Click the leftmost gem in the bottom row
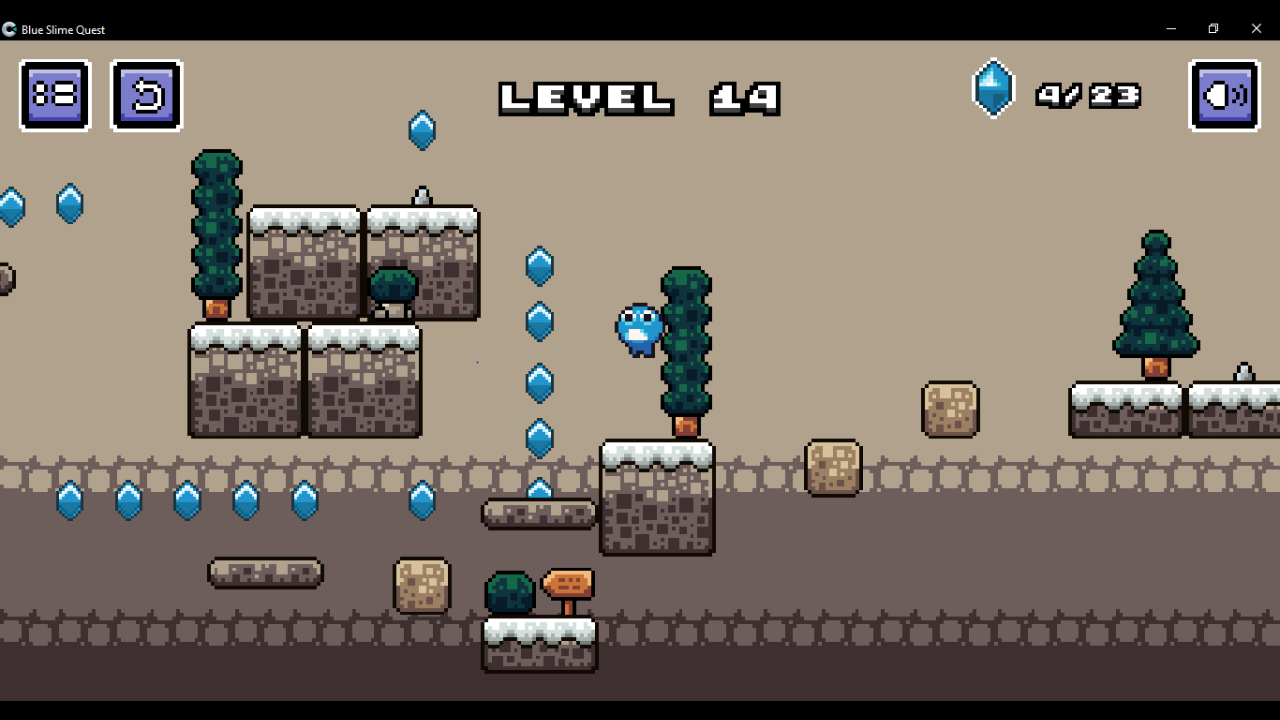The image size is (1280, 720). click(x=68, y=503)
